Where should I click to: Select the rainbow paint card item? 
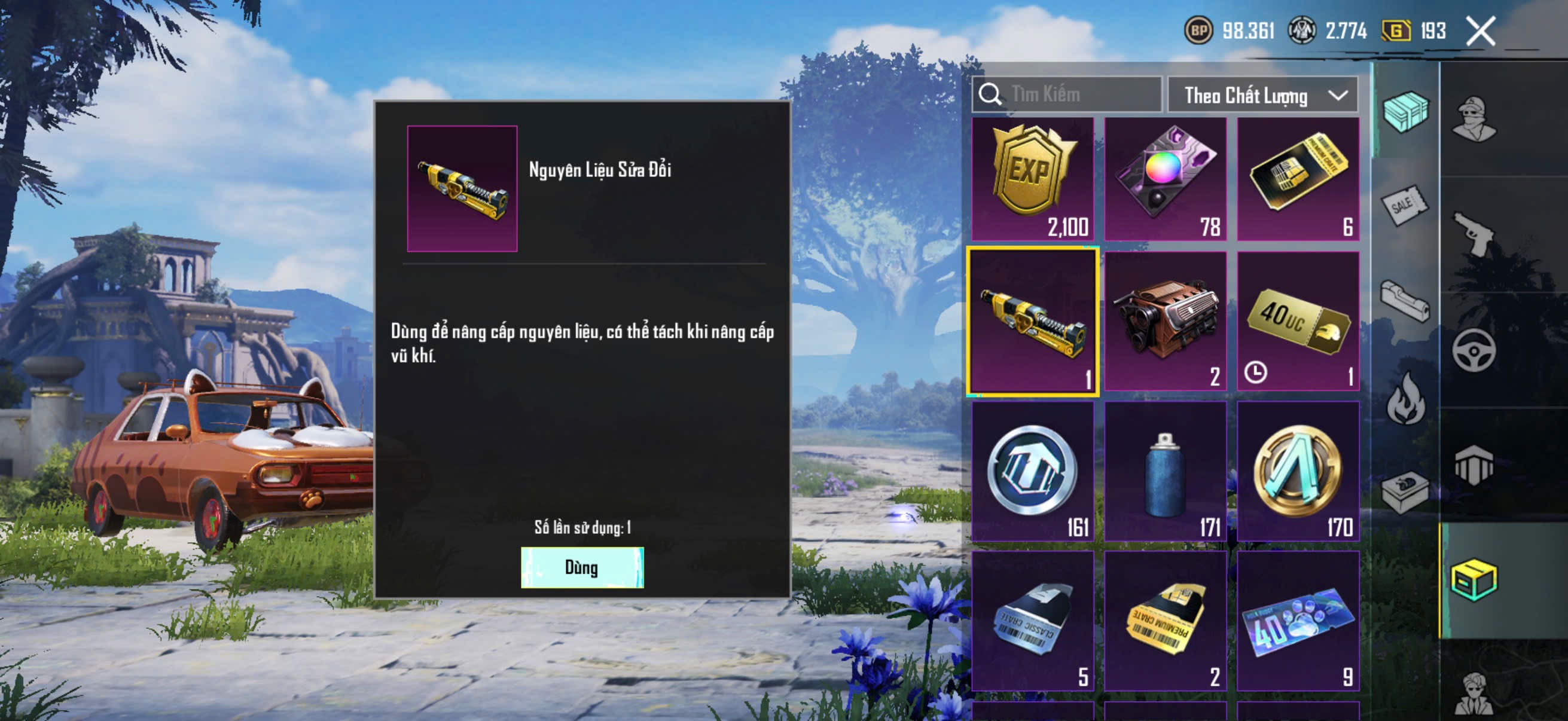click(x=1165, y=179)
